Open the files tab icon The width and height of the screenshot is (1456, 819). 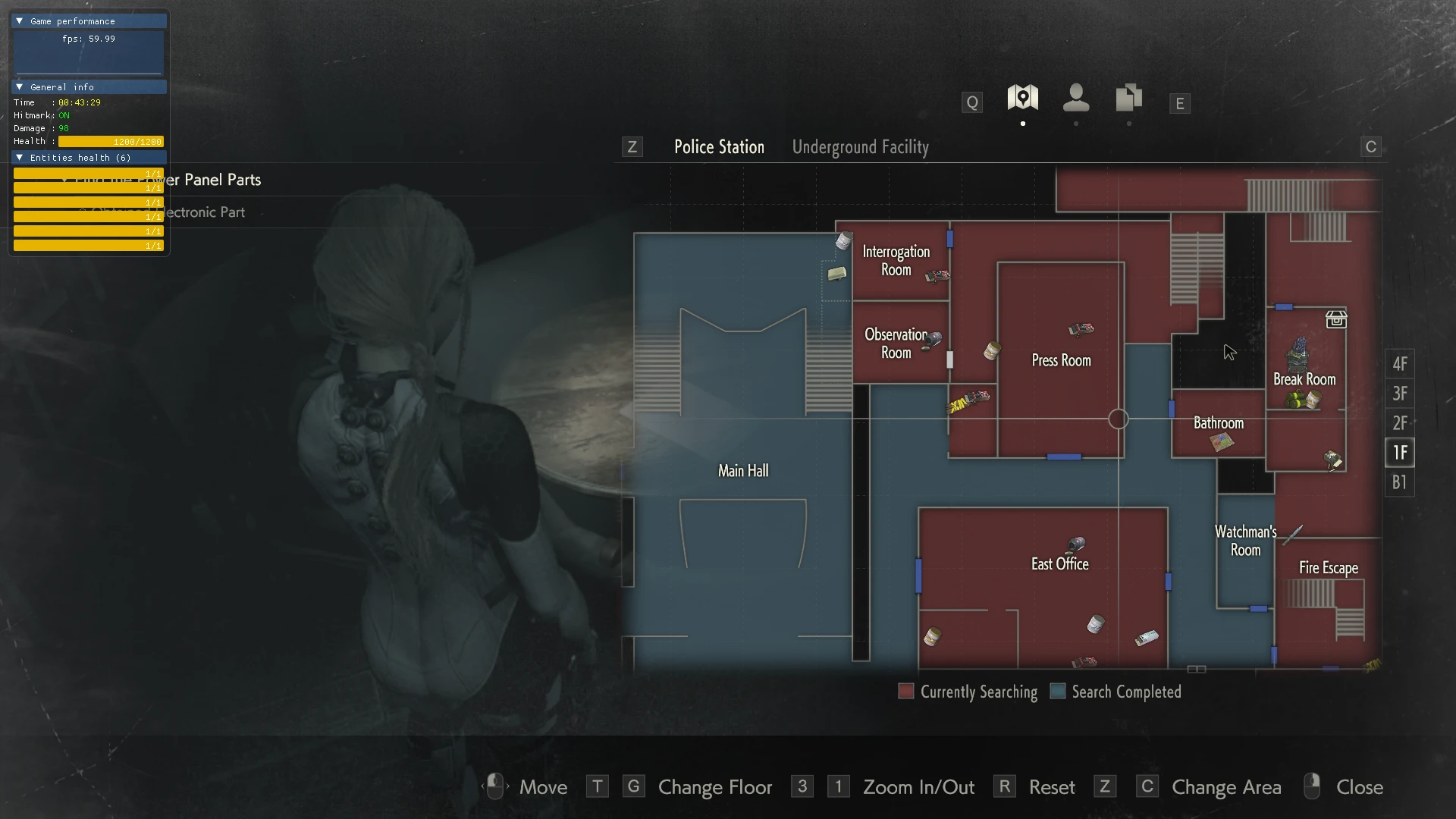[x=1128, y=99]
